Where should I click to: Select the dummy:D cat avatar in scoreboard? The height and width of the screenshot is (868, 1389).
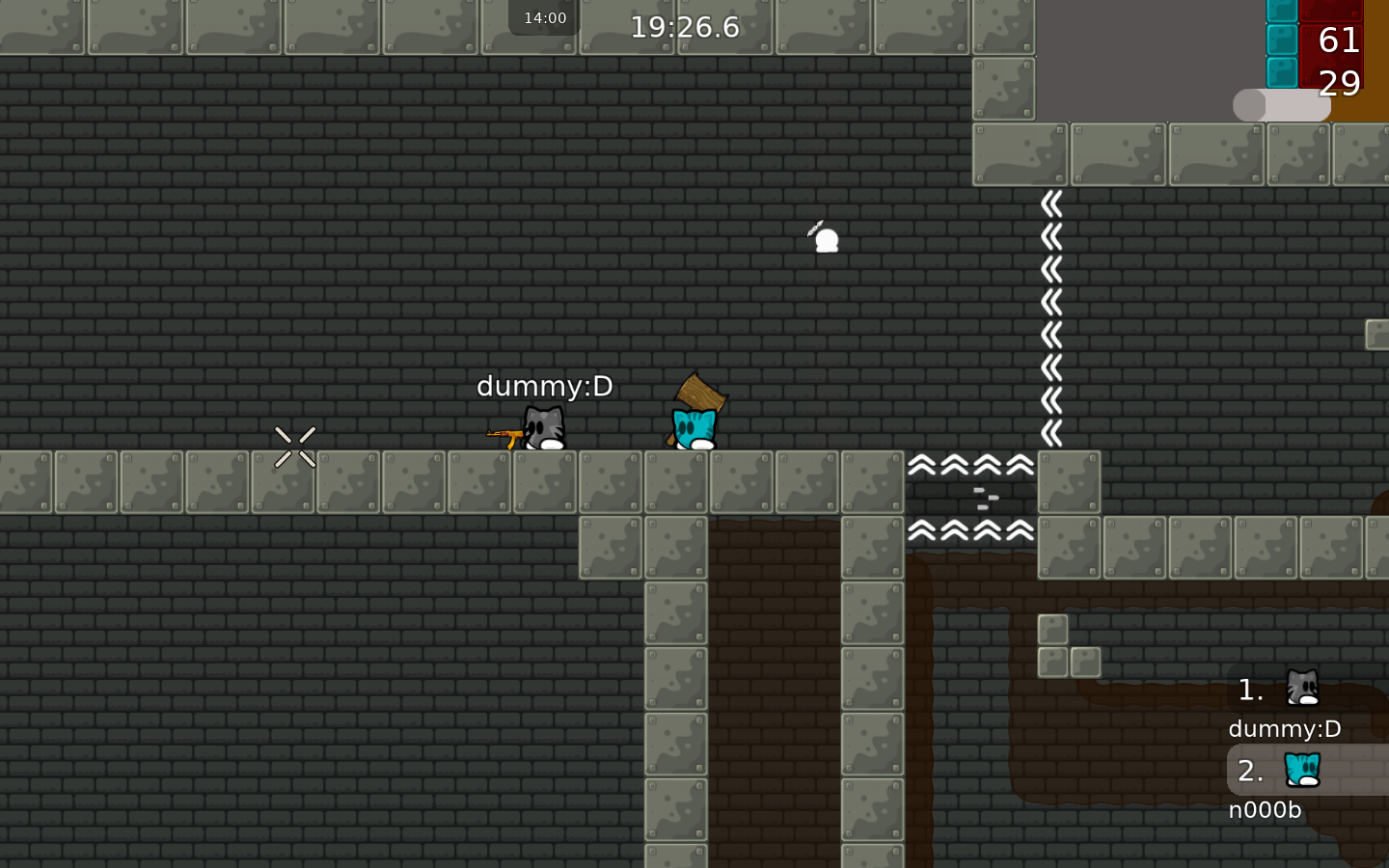[x=1302, y=687]
